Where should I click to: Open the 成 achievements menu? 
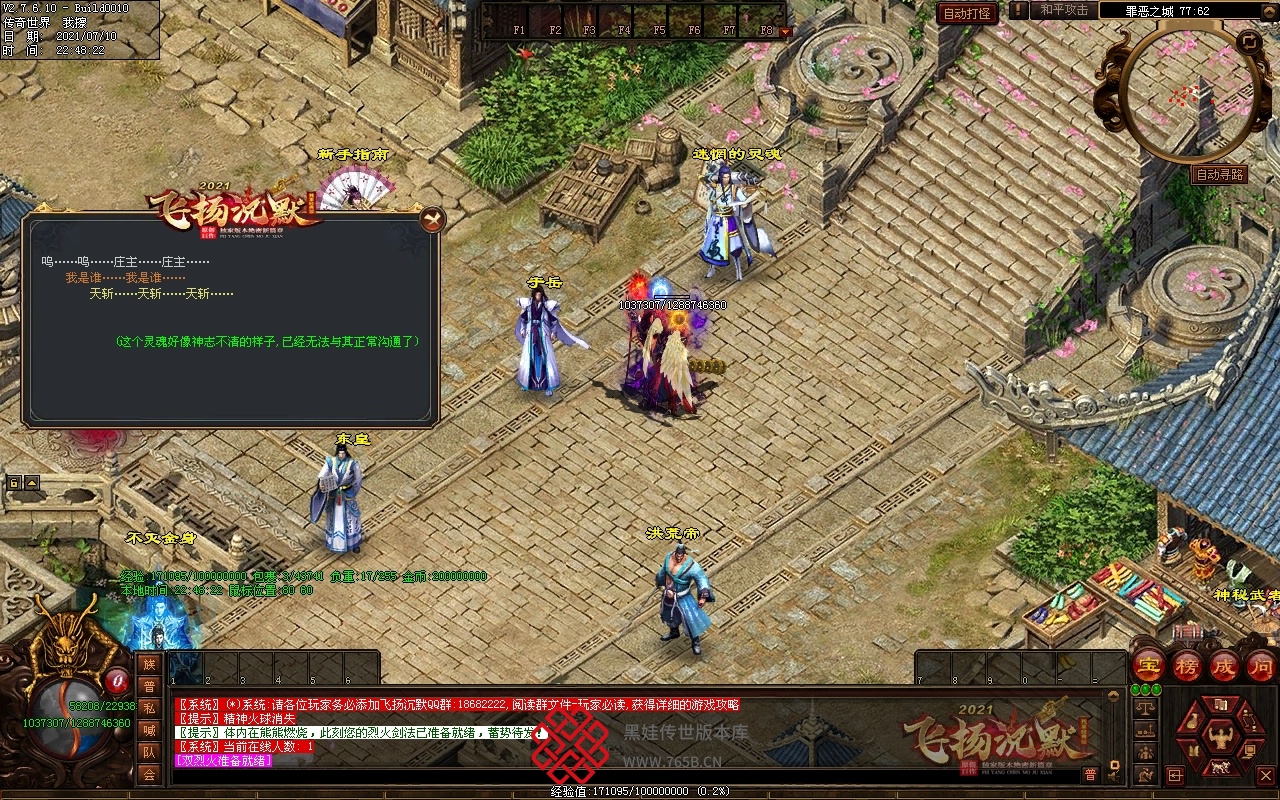point(1224,666)
